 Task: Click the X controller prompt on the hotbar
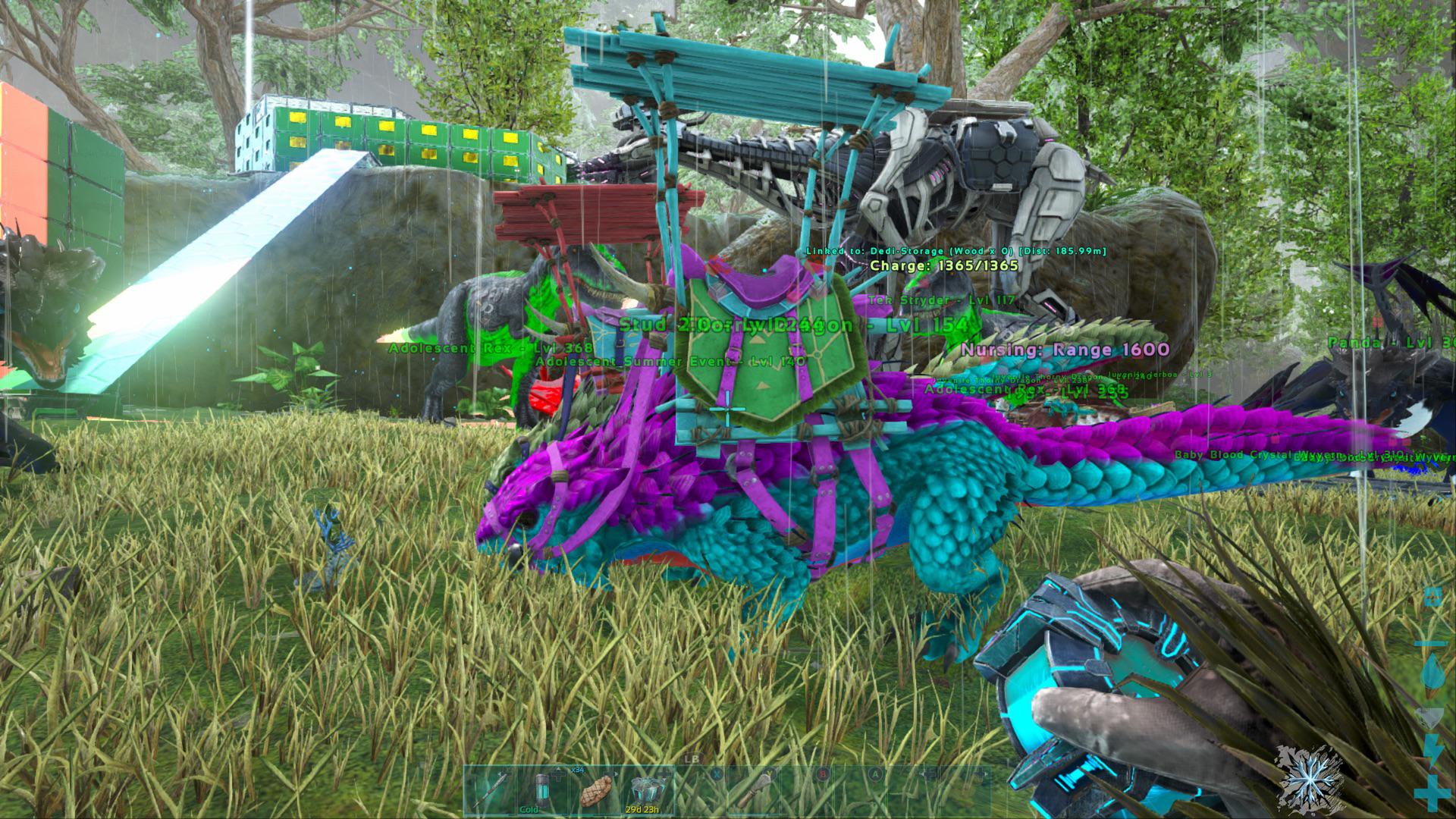(716, 774)
